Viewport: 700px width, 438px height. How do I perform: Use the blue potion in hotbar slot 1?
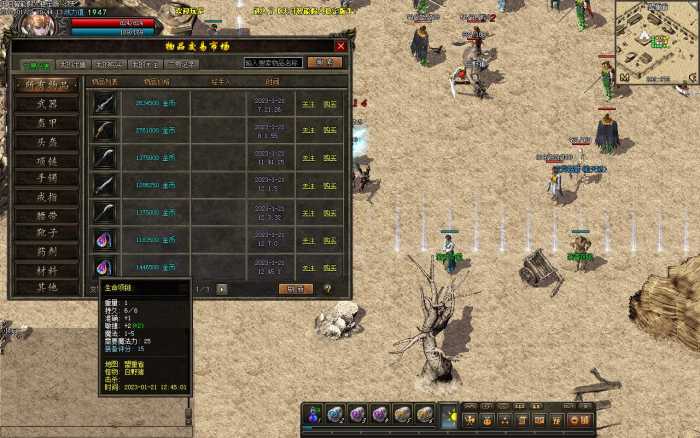314,414
